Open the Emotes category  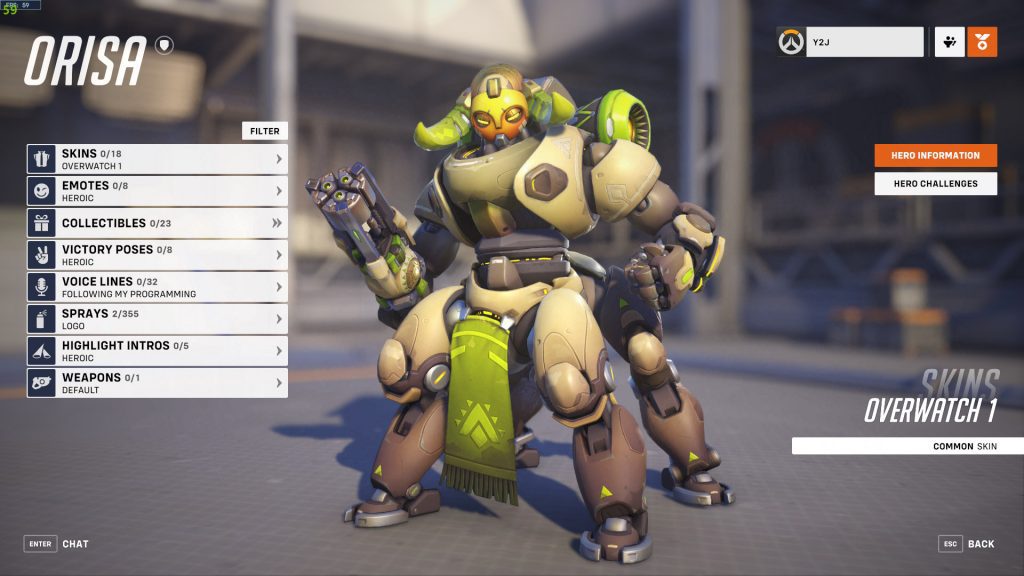157,191
